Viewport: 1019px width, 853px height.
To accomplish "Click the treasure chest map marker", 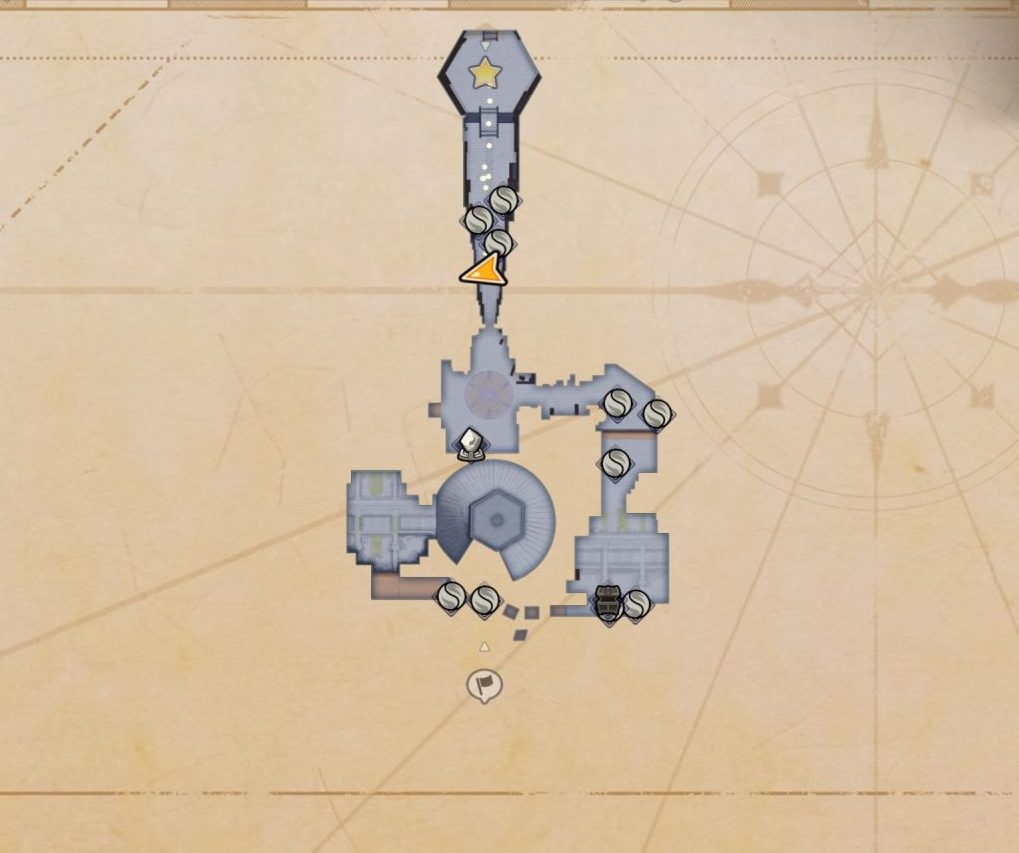I will (607, 601).
